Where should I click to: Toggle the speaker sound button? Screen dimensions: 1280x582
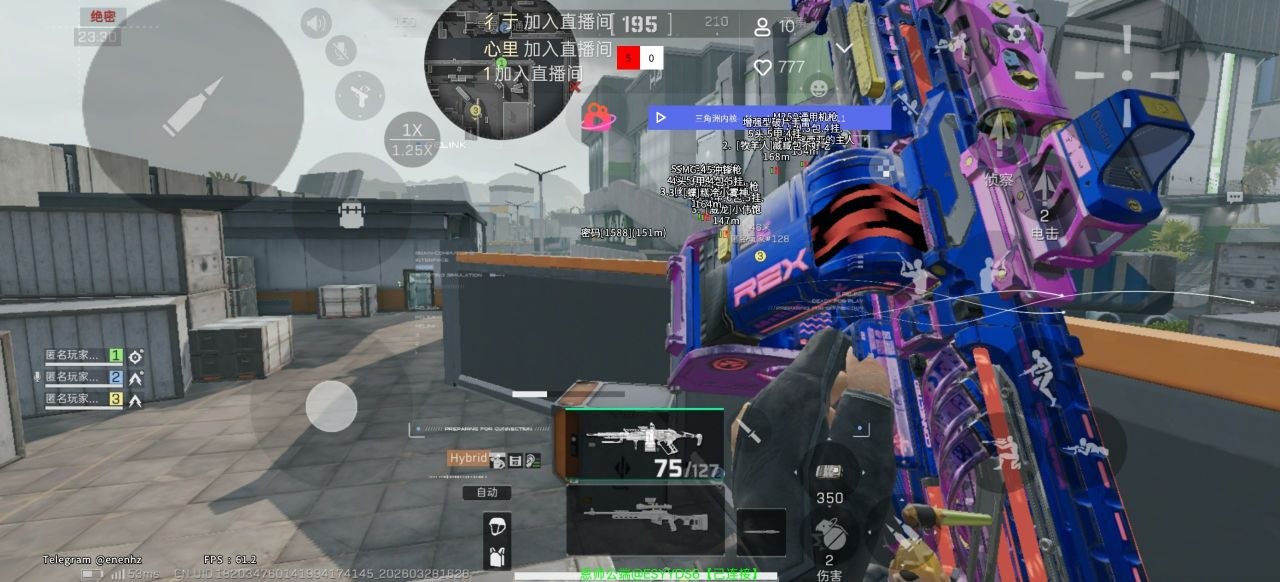pos(316,23)
